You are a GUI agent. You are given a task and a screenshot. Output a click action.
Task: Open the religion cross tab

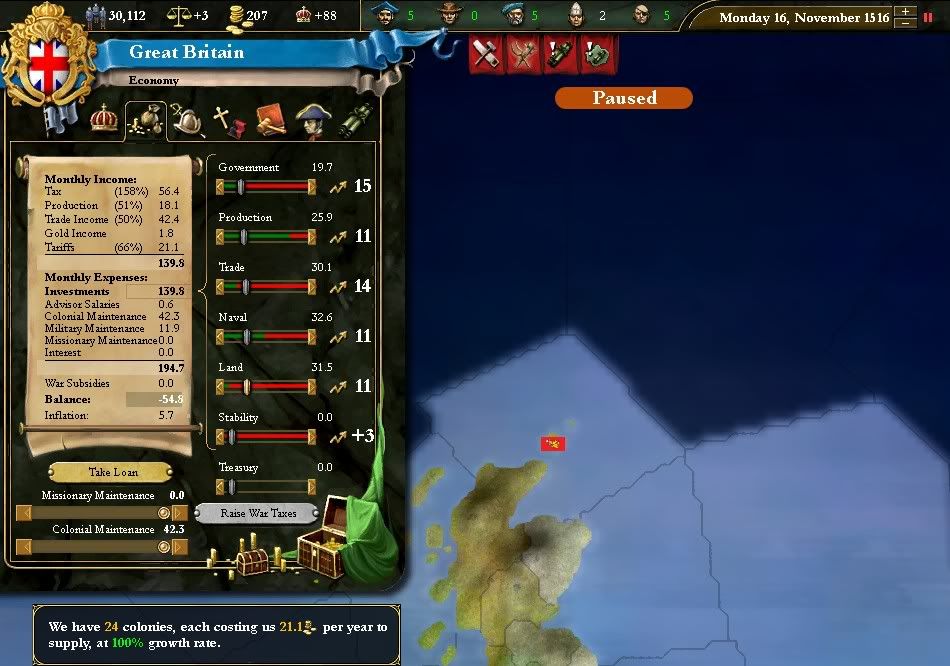click(229, 122)
